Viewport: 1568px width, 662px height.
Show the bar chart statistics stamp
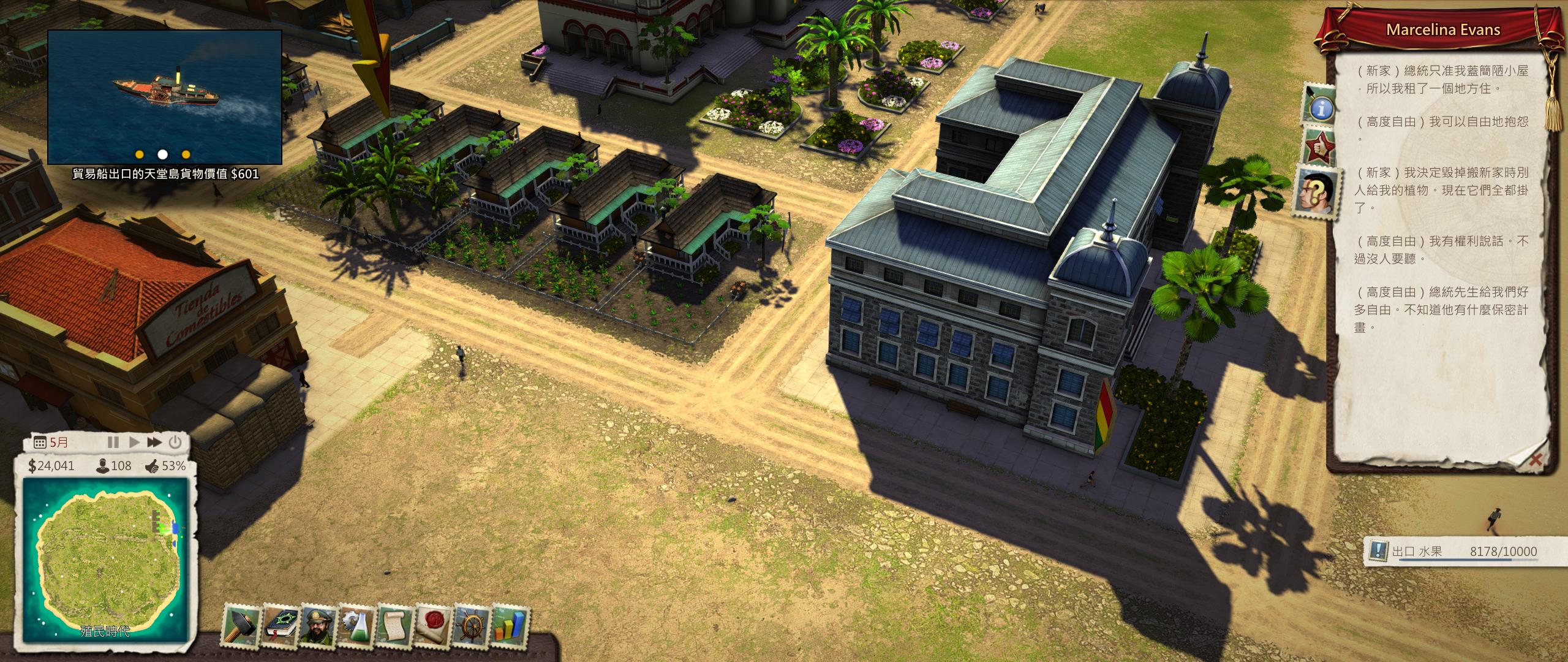tap(510, 626)
